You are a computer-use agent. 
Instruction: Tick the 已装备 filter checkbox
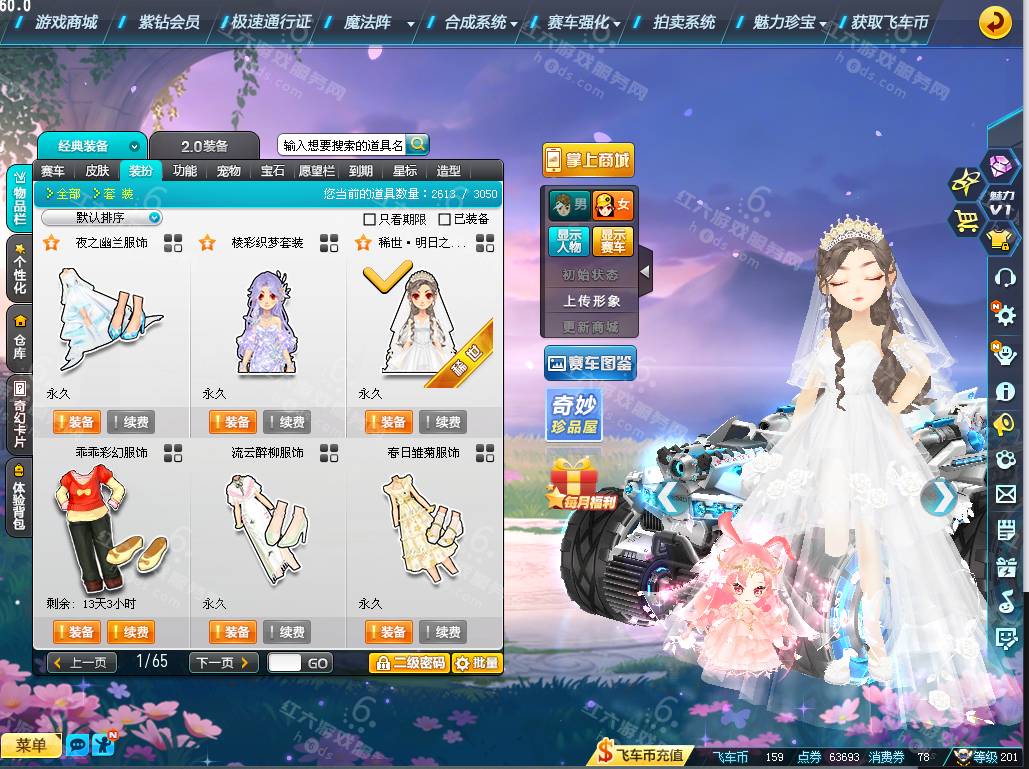444,219
